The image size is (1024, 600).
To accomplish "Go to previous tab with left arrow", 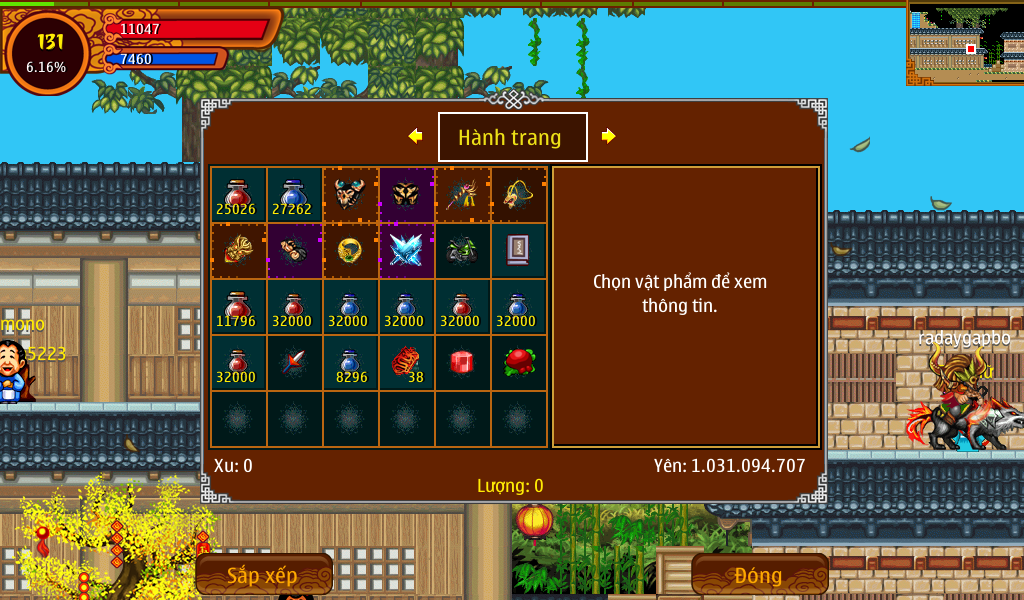I will pyautogui.click(x=415, y=136).
